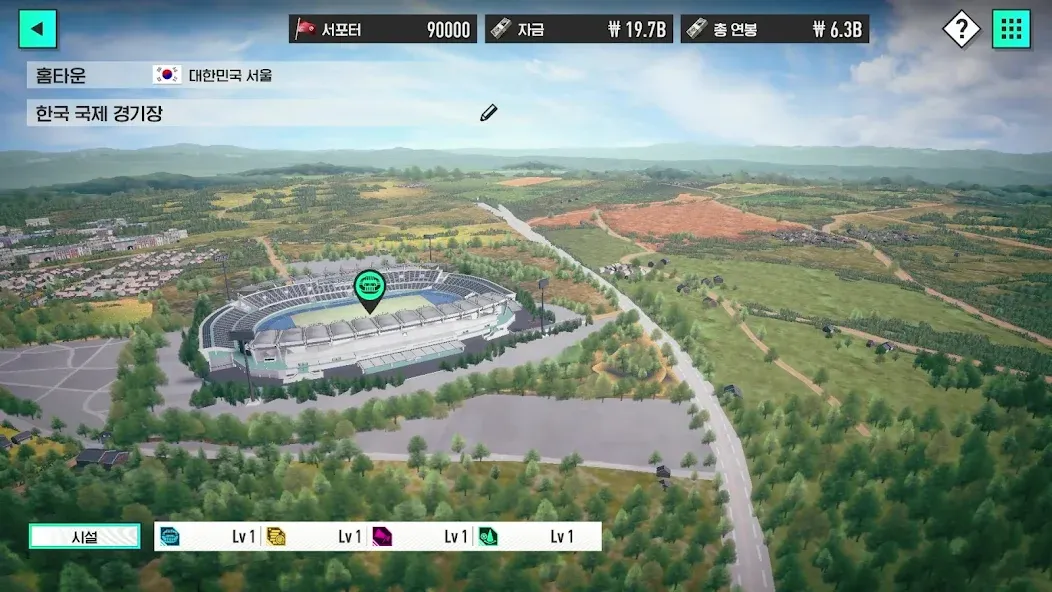
Task: Select the 시설 facilities button
Action: [x=84, y=537]
